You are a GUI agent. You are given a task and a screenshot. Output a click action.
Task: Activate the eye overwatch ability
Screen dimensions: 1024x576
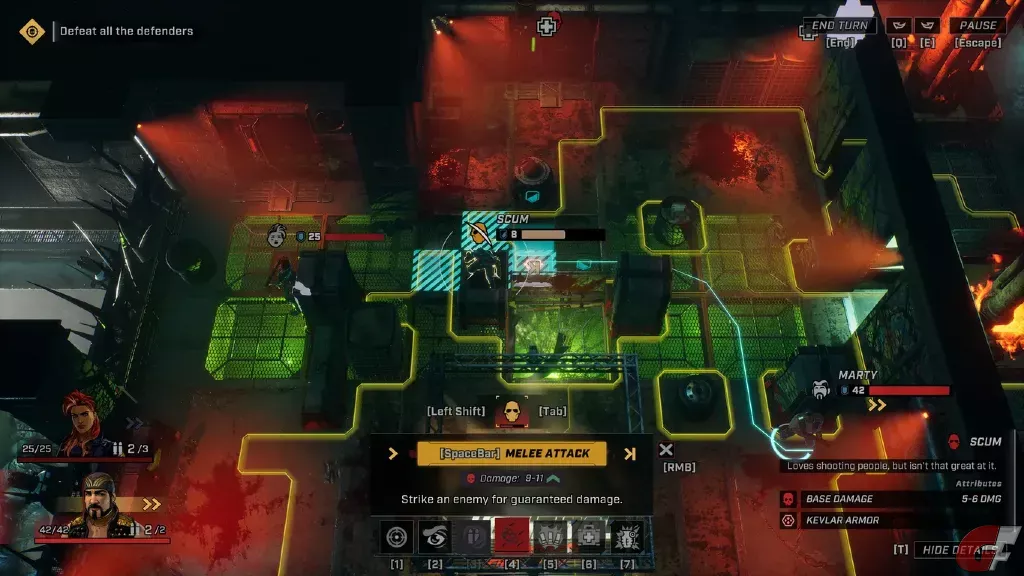click(435, 538)
